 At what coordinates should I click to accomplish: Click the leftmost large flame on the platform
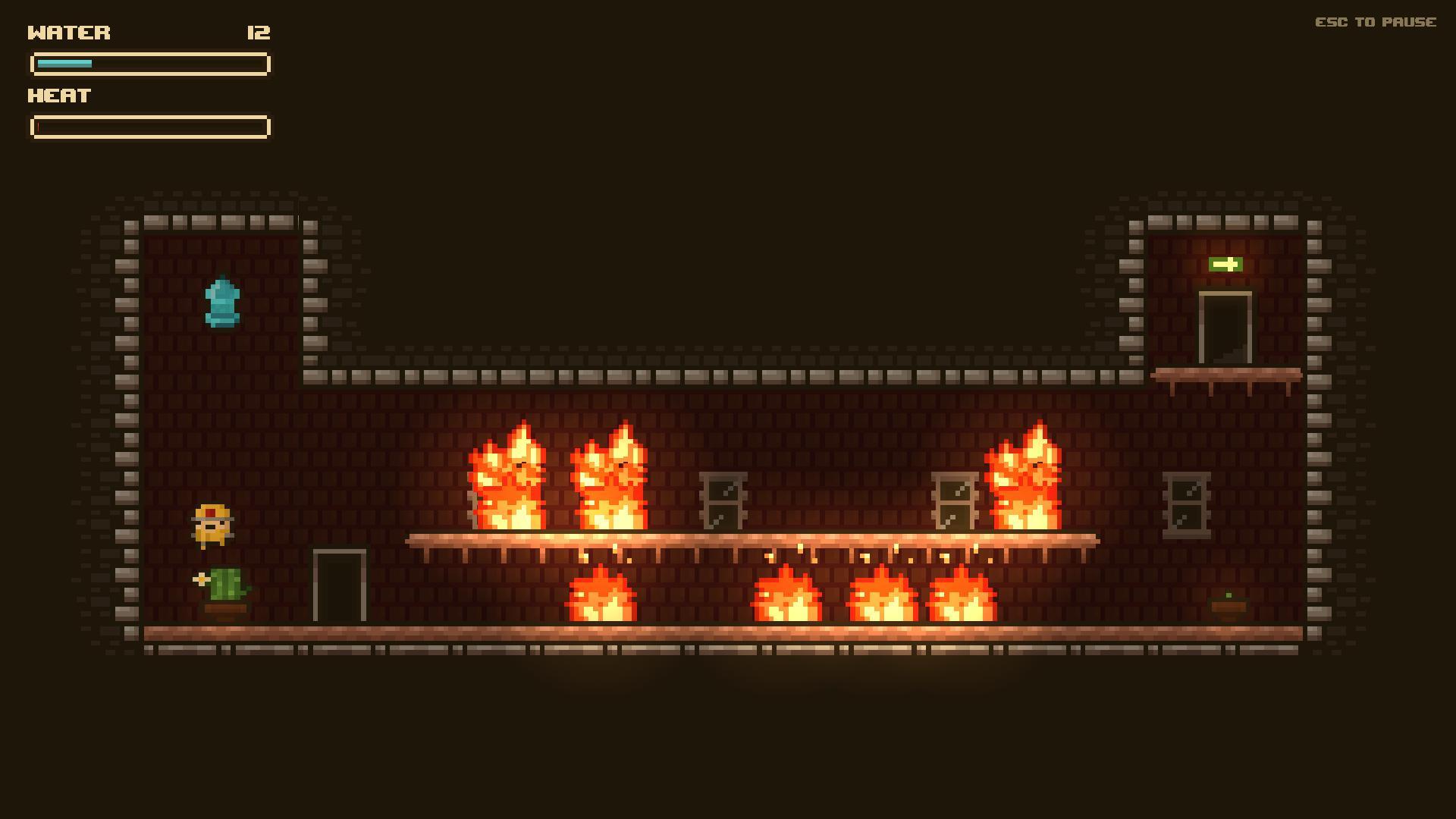coord(507,478)
